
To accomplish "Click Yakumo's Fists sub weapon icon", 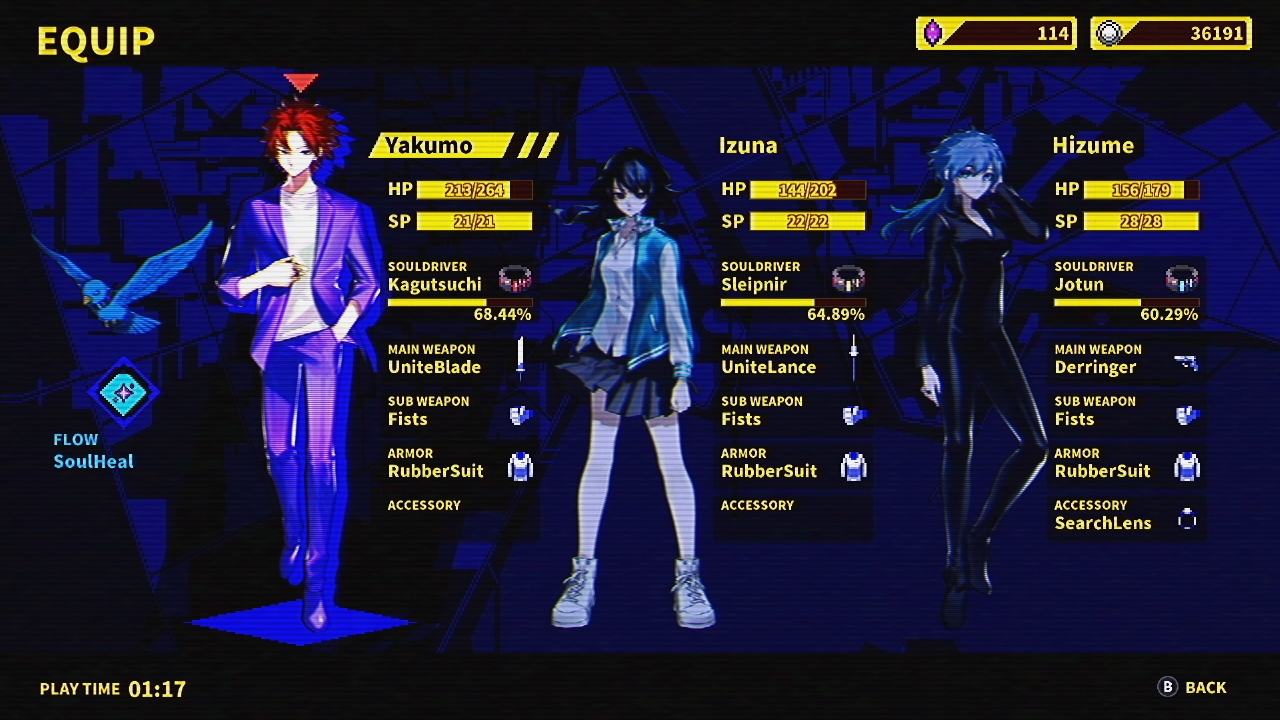I will point(520,414).
